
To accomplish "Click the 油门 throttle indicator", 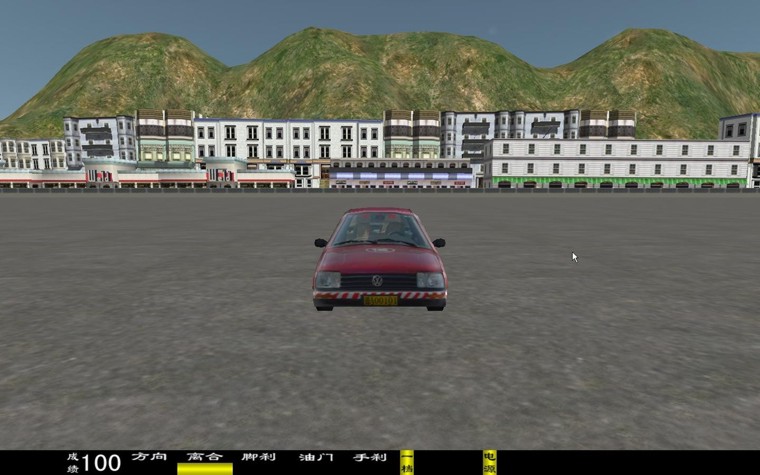I will 314,457.
